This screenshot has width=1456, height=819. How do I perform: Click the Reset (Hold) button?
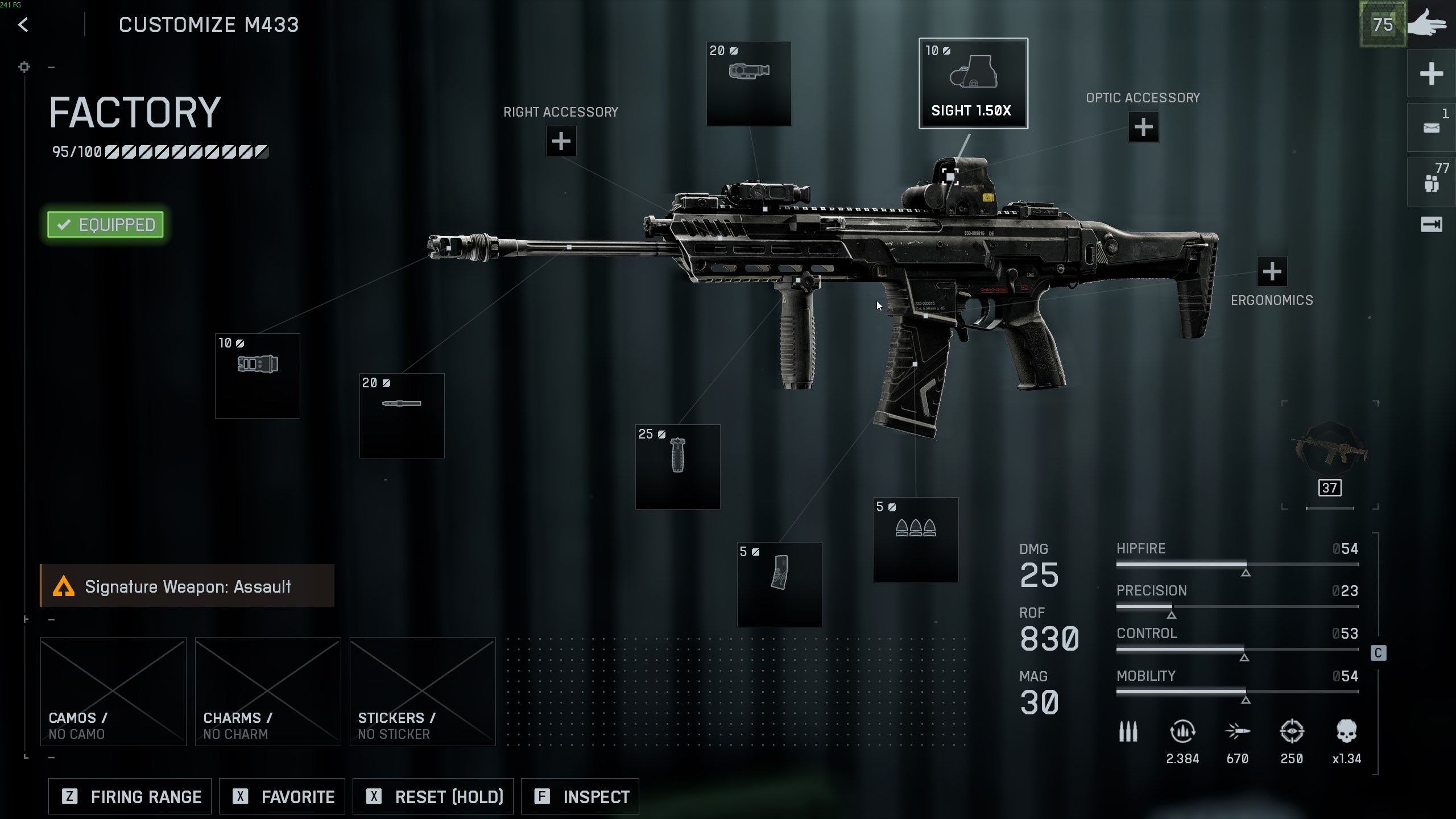433,796
